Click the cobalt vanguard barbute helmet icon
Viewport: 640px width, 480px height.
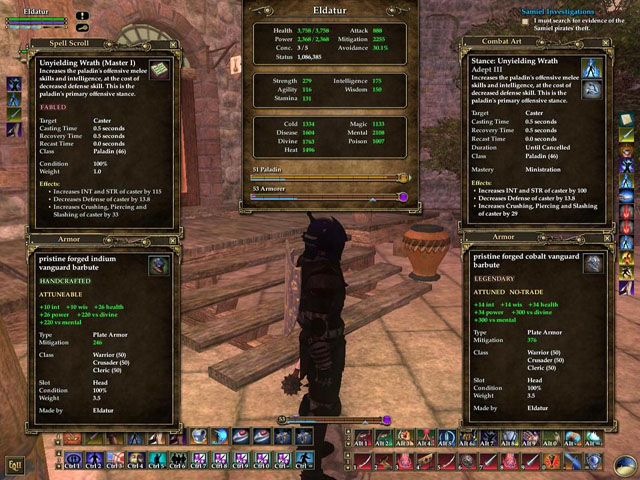[594, 263]
